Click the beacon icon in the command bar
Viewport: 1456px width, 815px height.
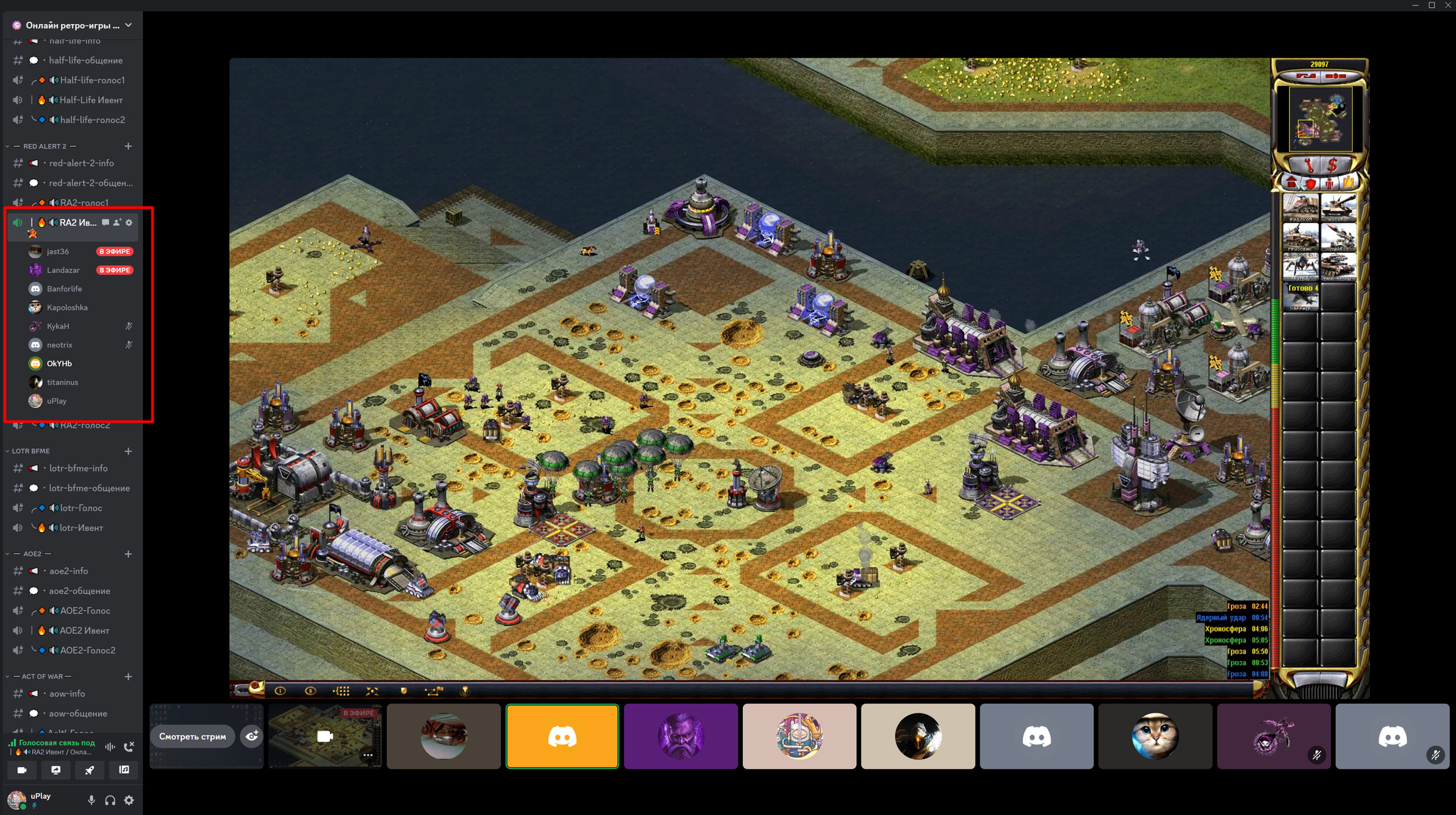pos(465,691)
